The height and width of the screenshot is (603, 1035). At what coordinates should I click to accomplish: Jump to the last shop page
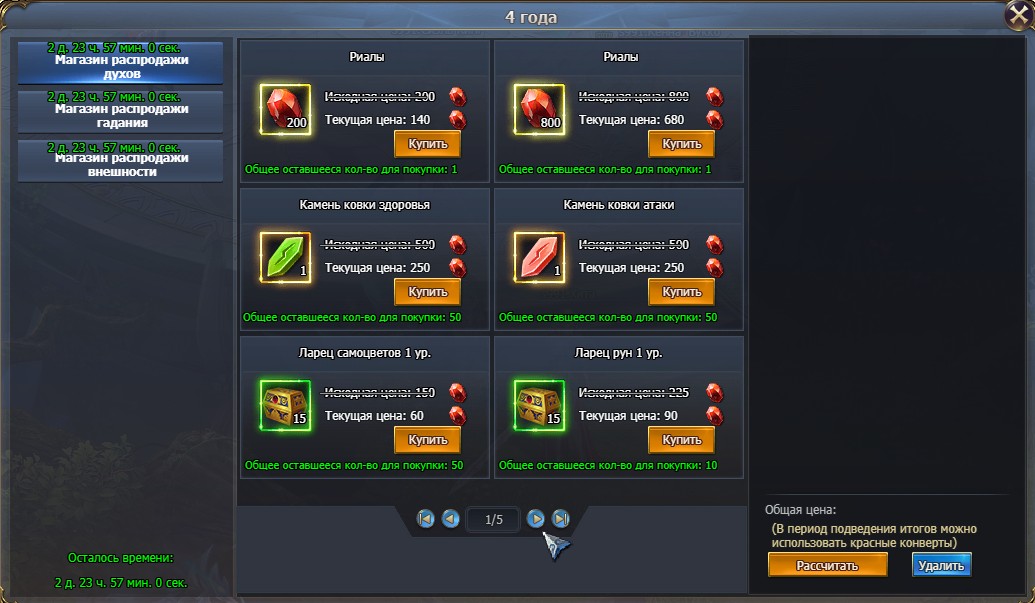[561, 518]
